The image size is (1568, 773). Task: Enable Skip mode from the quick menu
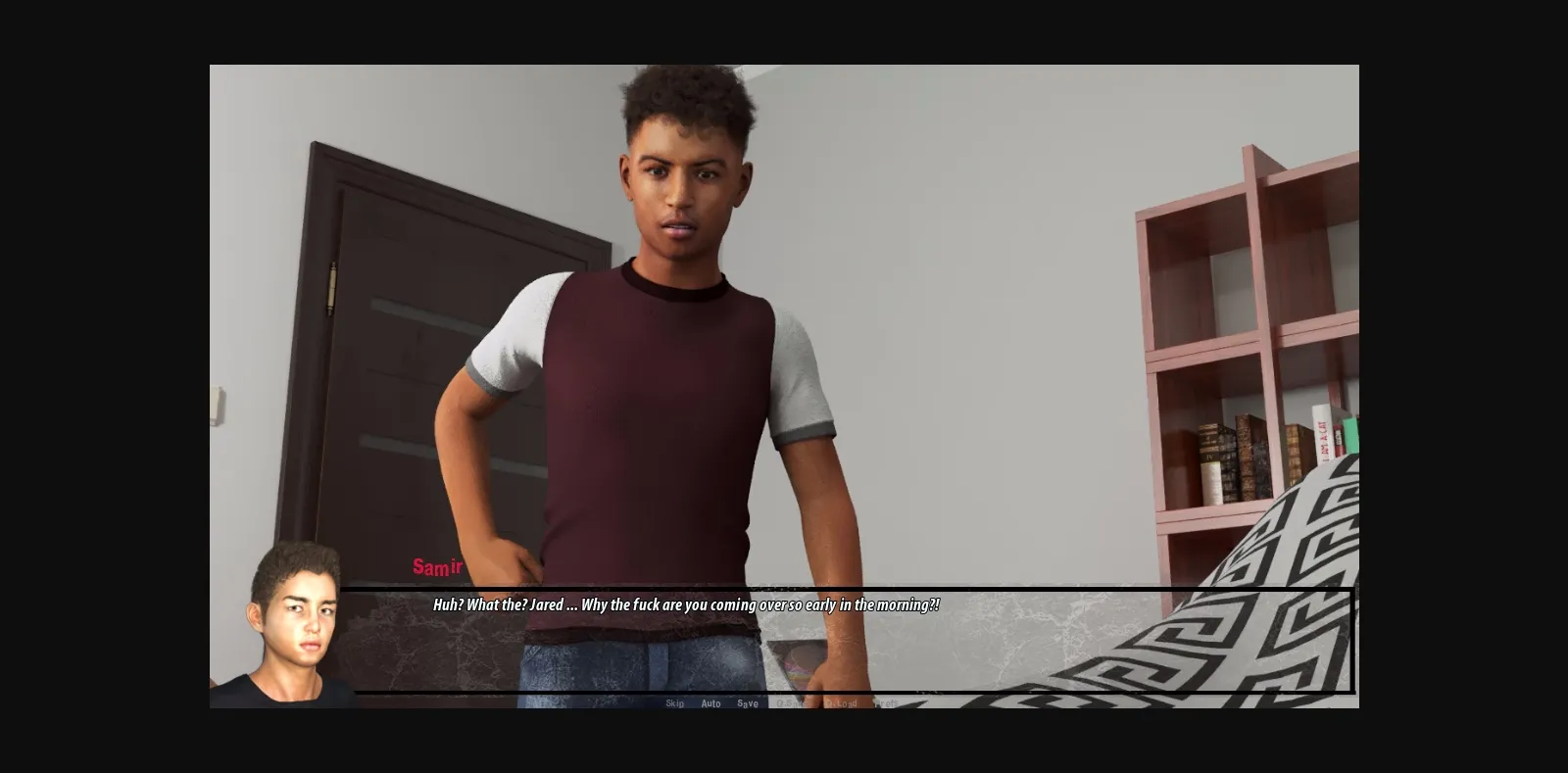coord(675,703)
